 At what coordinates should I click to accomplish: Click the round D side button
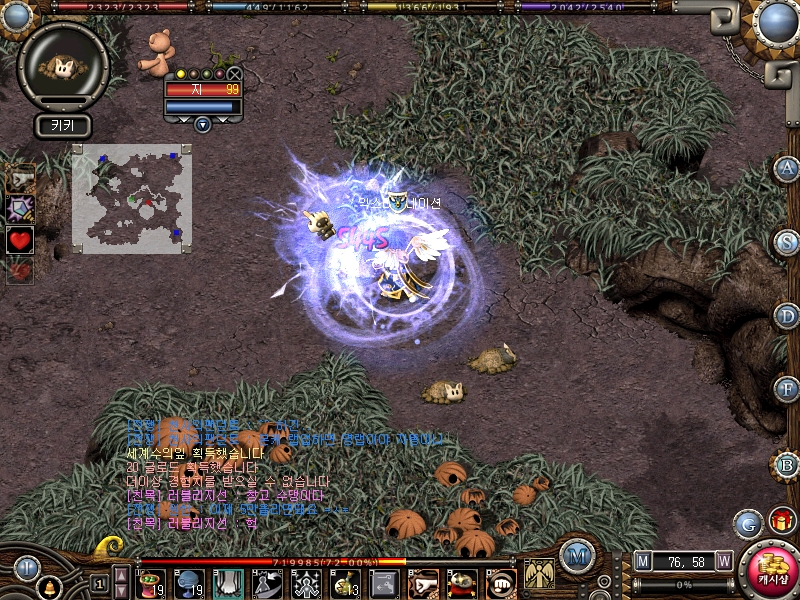787,316
